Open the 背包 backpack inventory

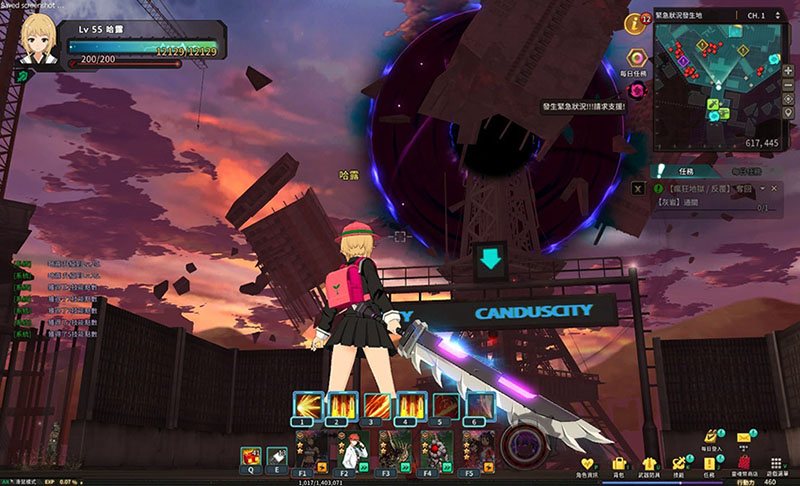[x=619, y=464]
